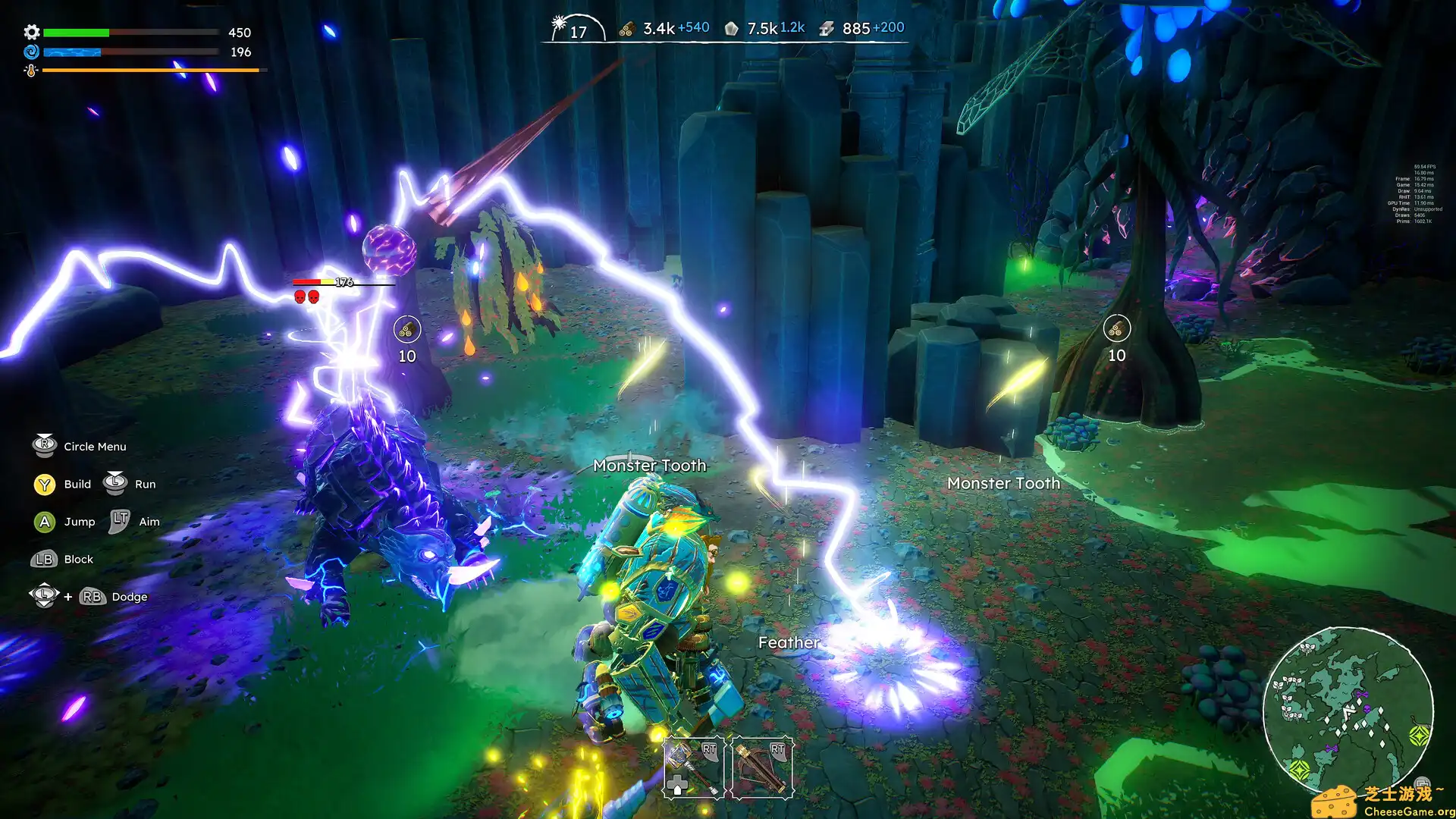Viewport: 1456px width, 819px height.
Task: Expand the Y Build prompt
Action: (x=43, y=484)
